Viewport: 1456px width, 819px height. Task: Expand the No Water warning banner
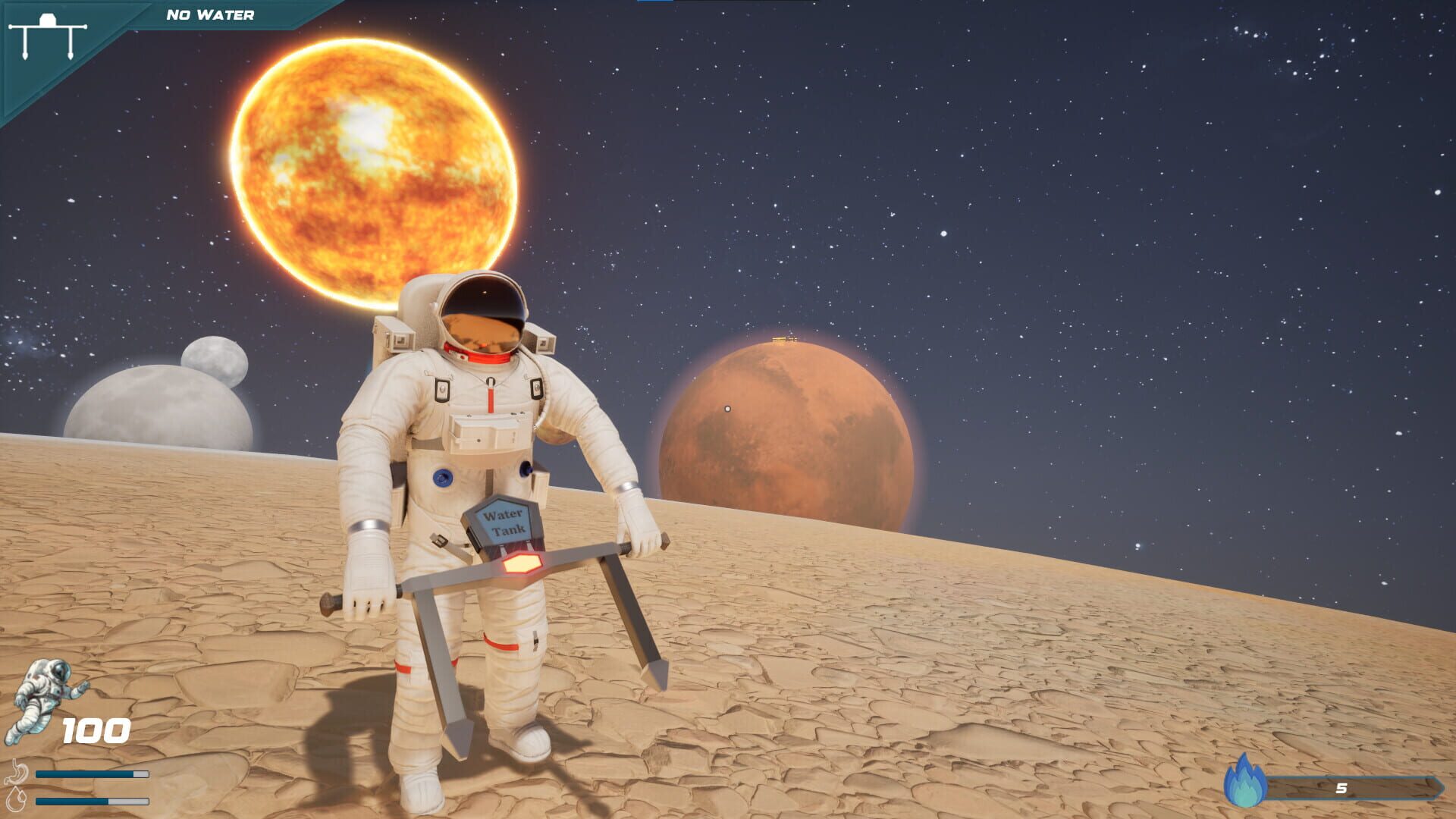210,12
